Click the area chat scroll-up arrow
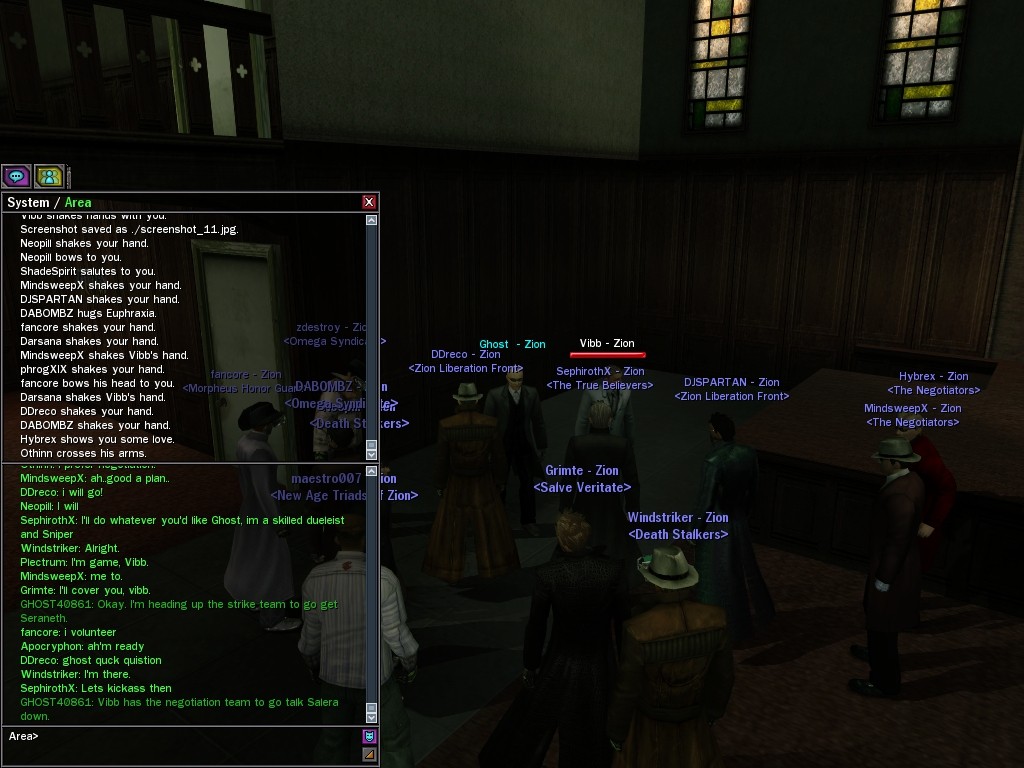 (372, 471)
